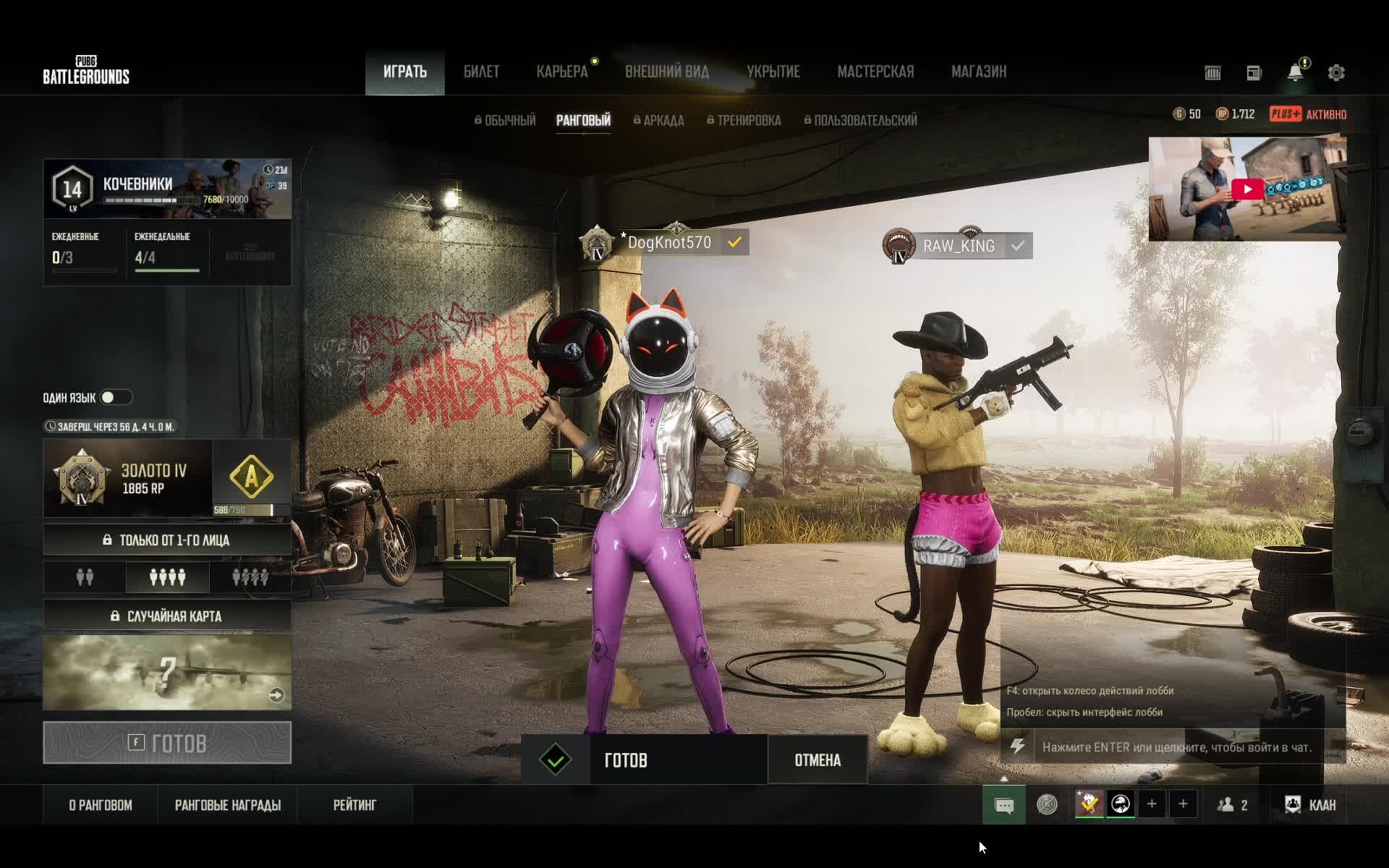The width and height of the screenshot is (1389, 868).
Task: Open the Кочевники pass level banner
Action: click(167, 189)
